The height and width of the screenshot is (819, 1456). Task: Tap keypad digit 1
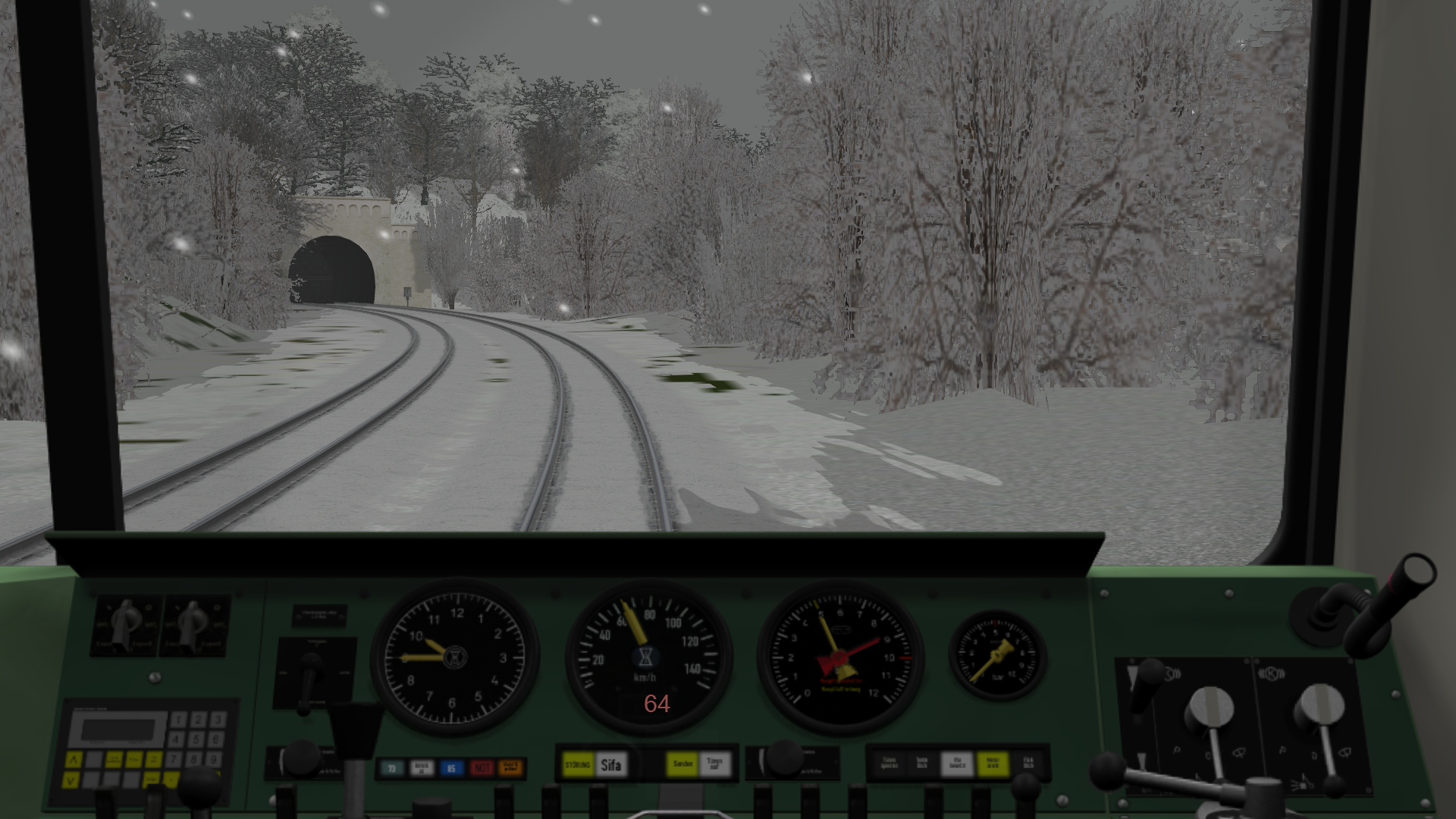(178, 719)
